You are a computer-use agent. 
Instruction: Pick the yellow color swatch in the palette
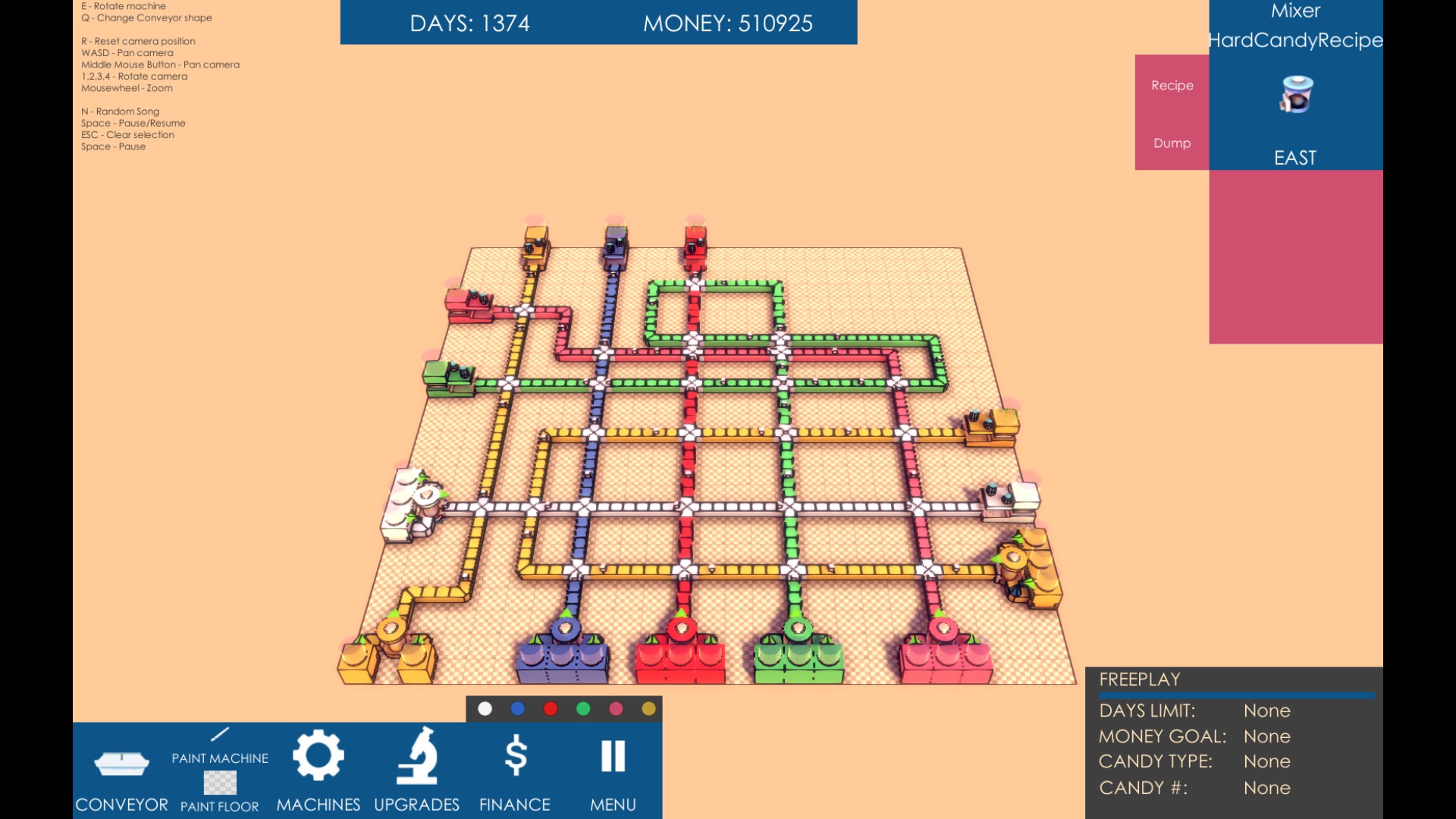(x=648, y=708)
